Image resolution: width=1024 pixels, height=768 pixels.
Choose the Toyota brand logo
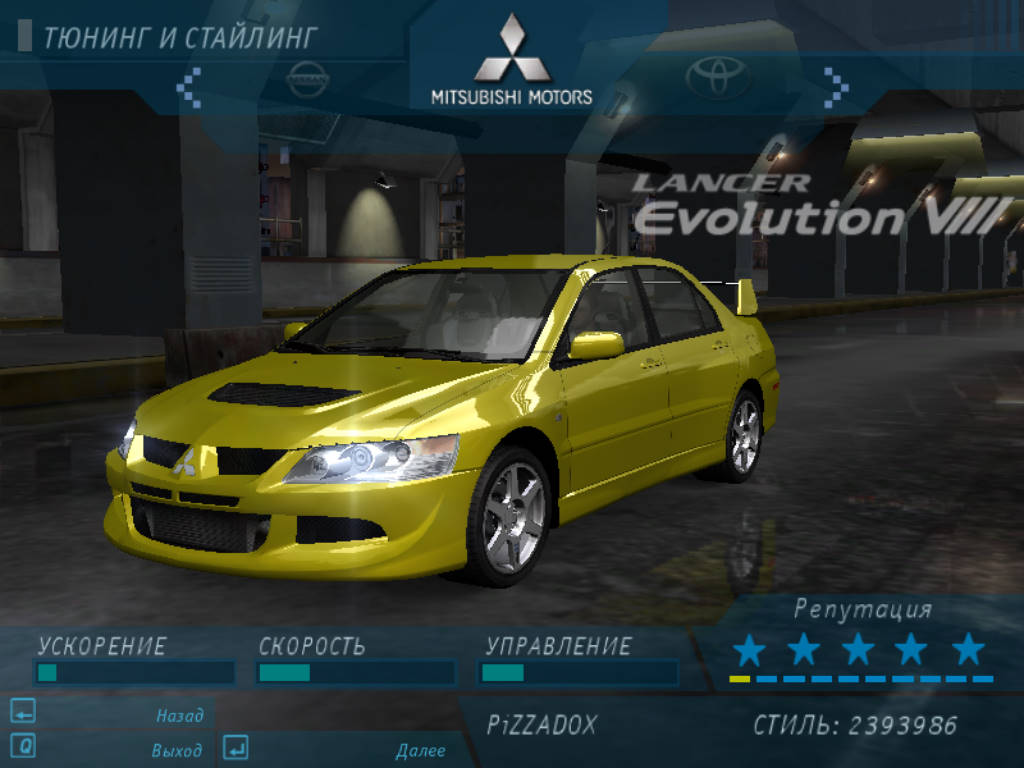pyautogui.click(x=717, y=77)
